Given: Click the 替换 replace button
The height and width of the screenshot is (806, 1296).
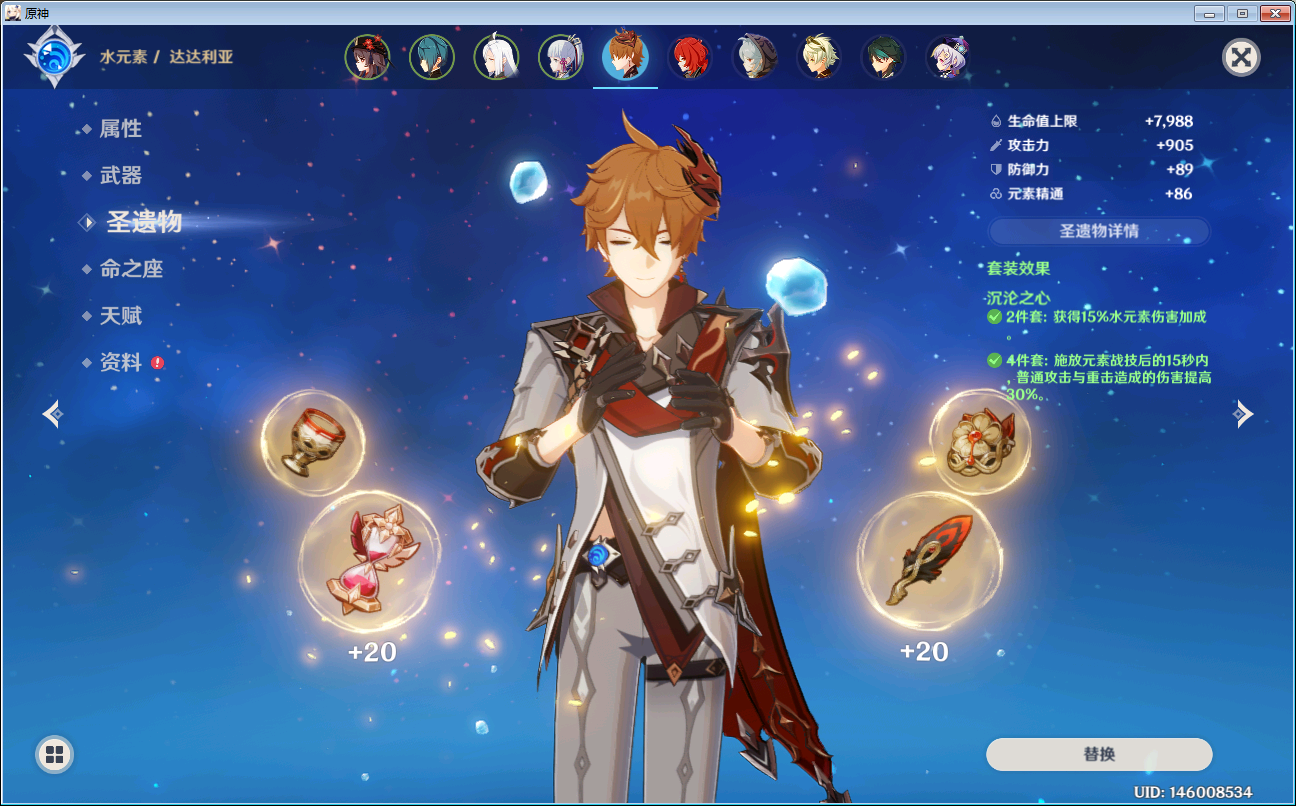Looking at the screenshot, I should (x=1098, y=754).
